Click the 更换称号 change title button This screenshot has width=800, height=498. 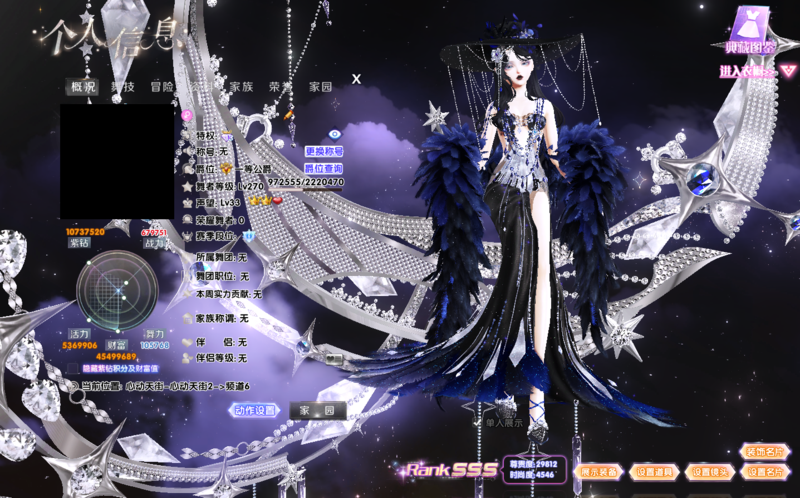(x=324, y=151)
